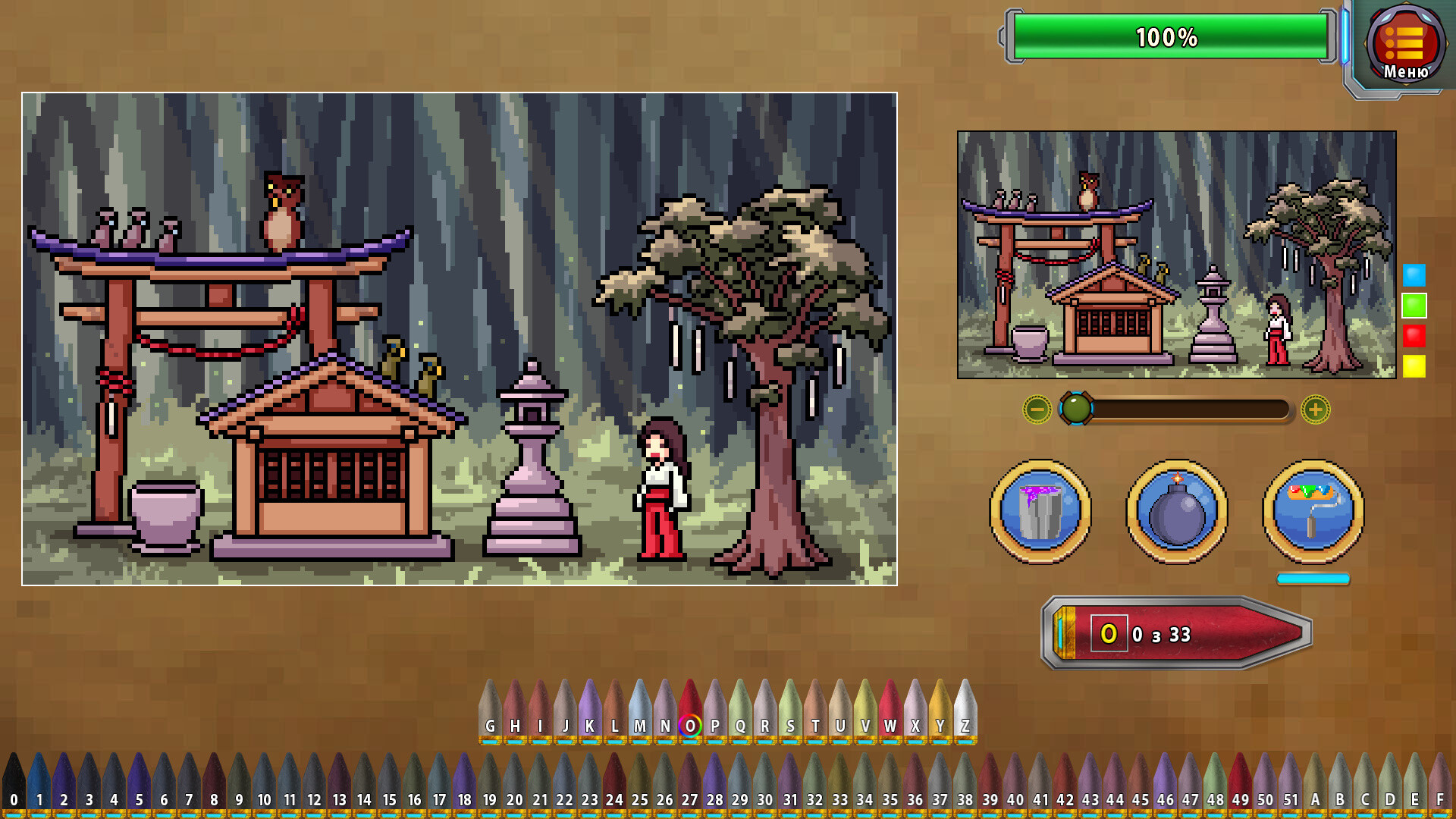1456x819 pixels.
Task: Click the zoom out minus icon
Action: [1037, 411]
